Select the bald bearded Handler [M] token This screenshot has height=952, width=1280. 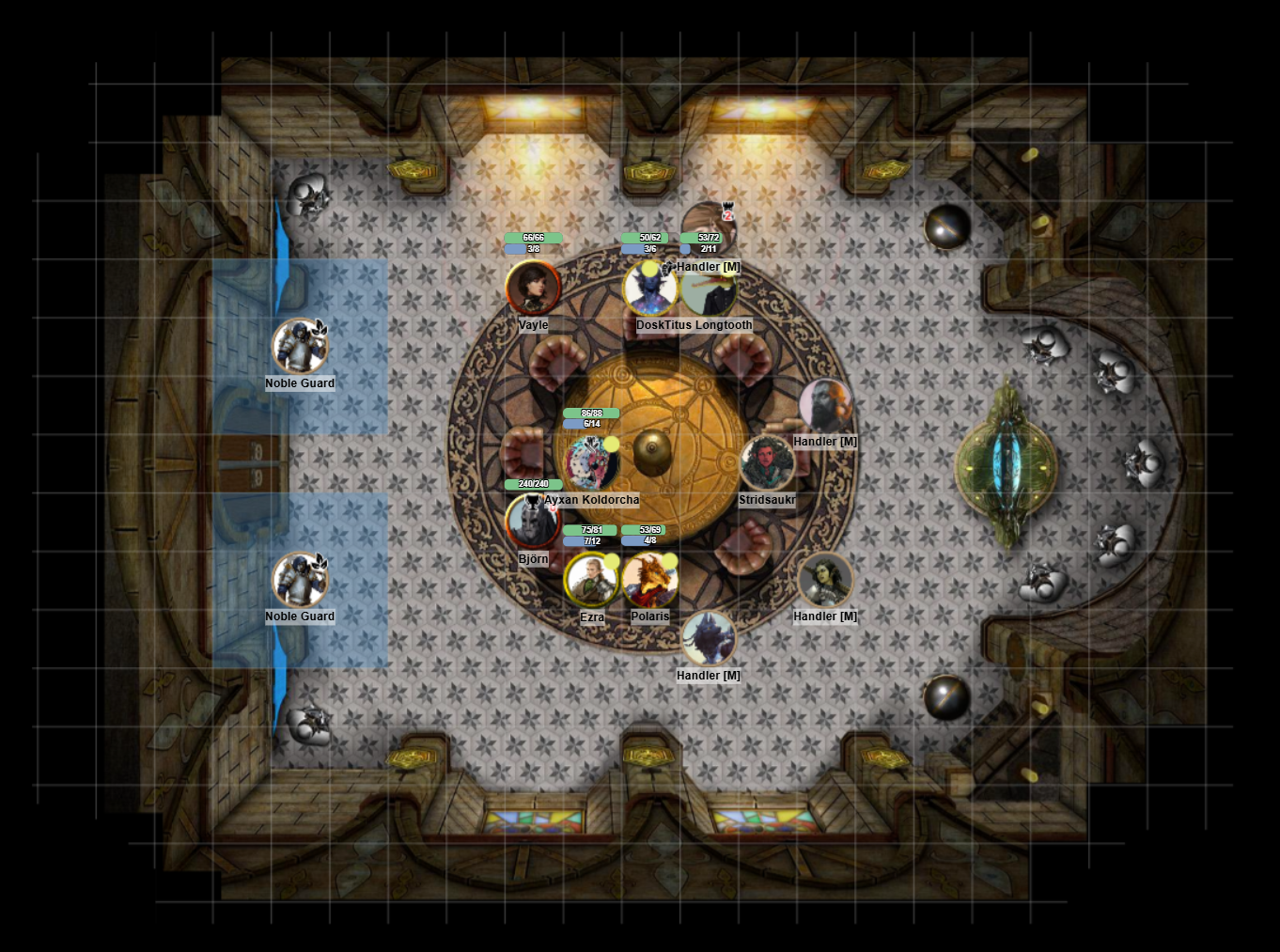[826, 405]
